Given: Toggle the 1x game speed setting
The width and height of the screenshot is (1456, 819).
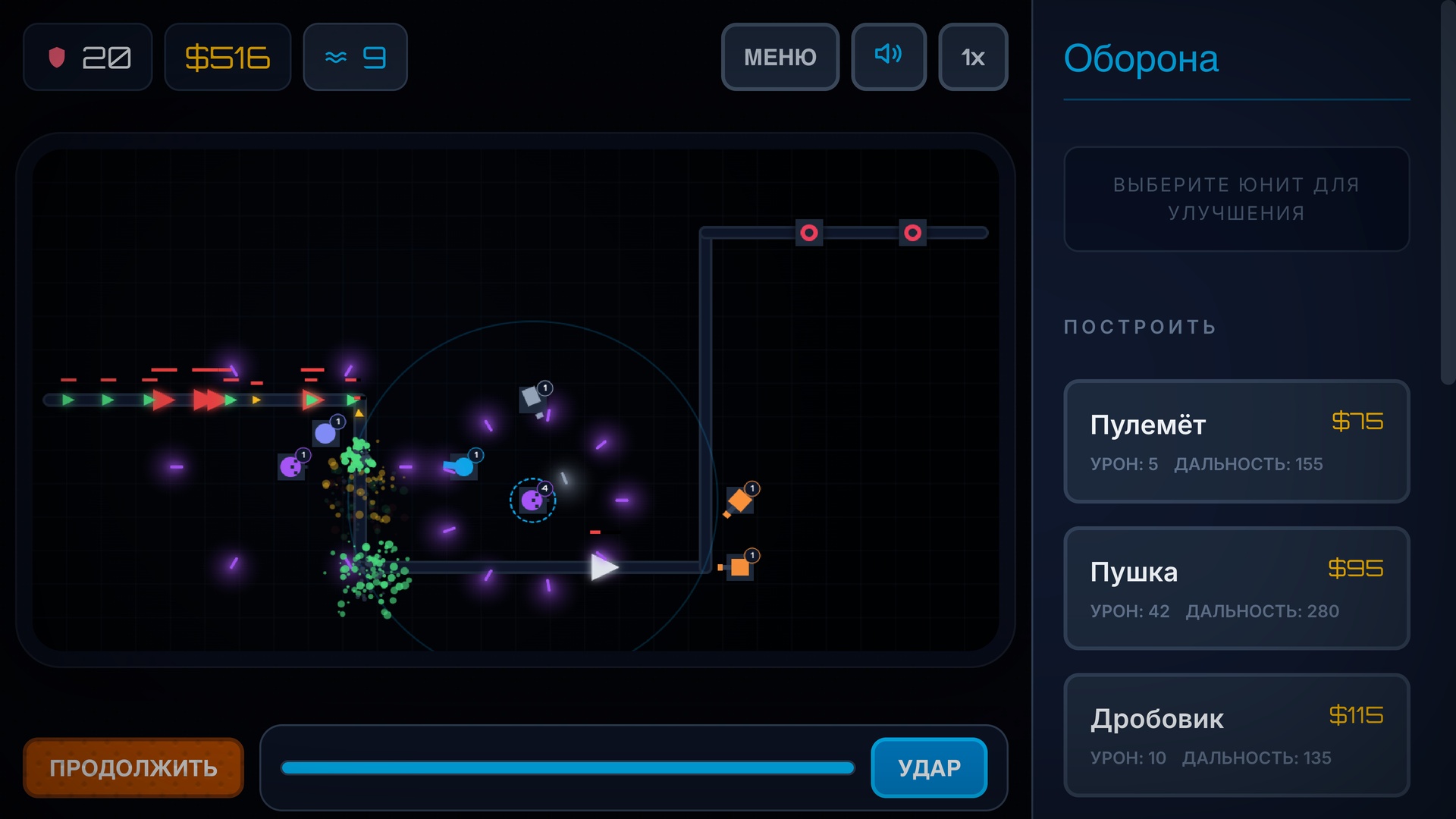Looking at the screenshot, I should (973, 56).
